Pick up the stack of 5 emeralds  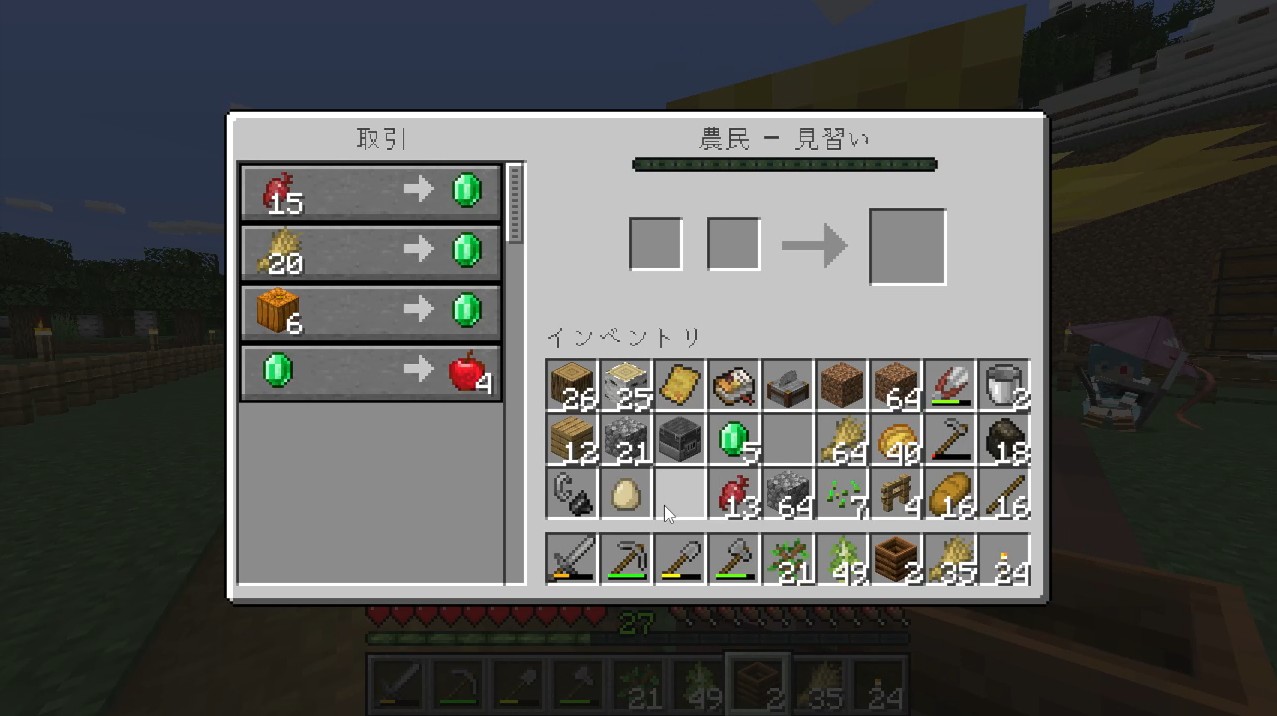pyautogui.click(x=735, y=439)
